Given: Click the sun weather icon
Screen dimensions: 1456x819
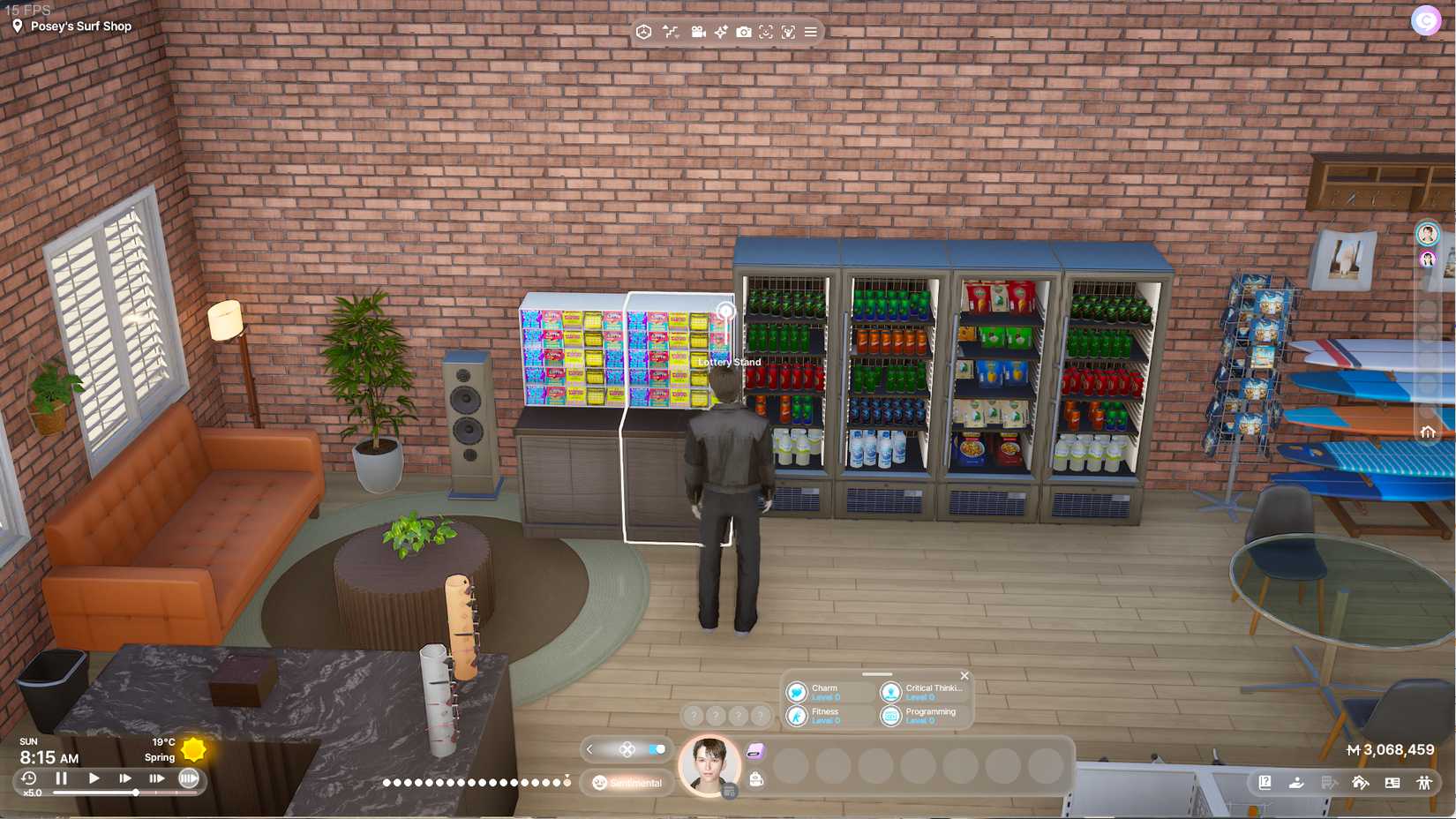Looking at the screenshot, I should (x=195, y=749).
